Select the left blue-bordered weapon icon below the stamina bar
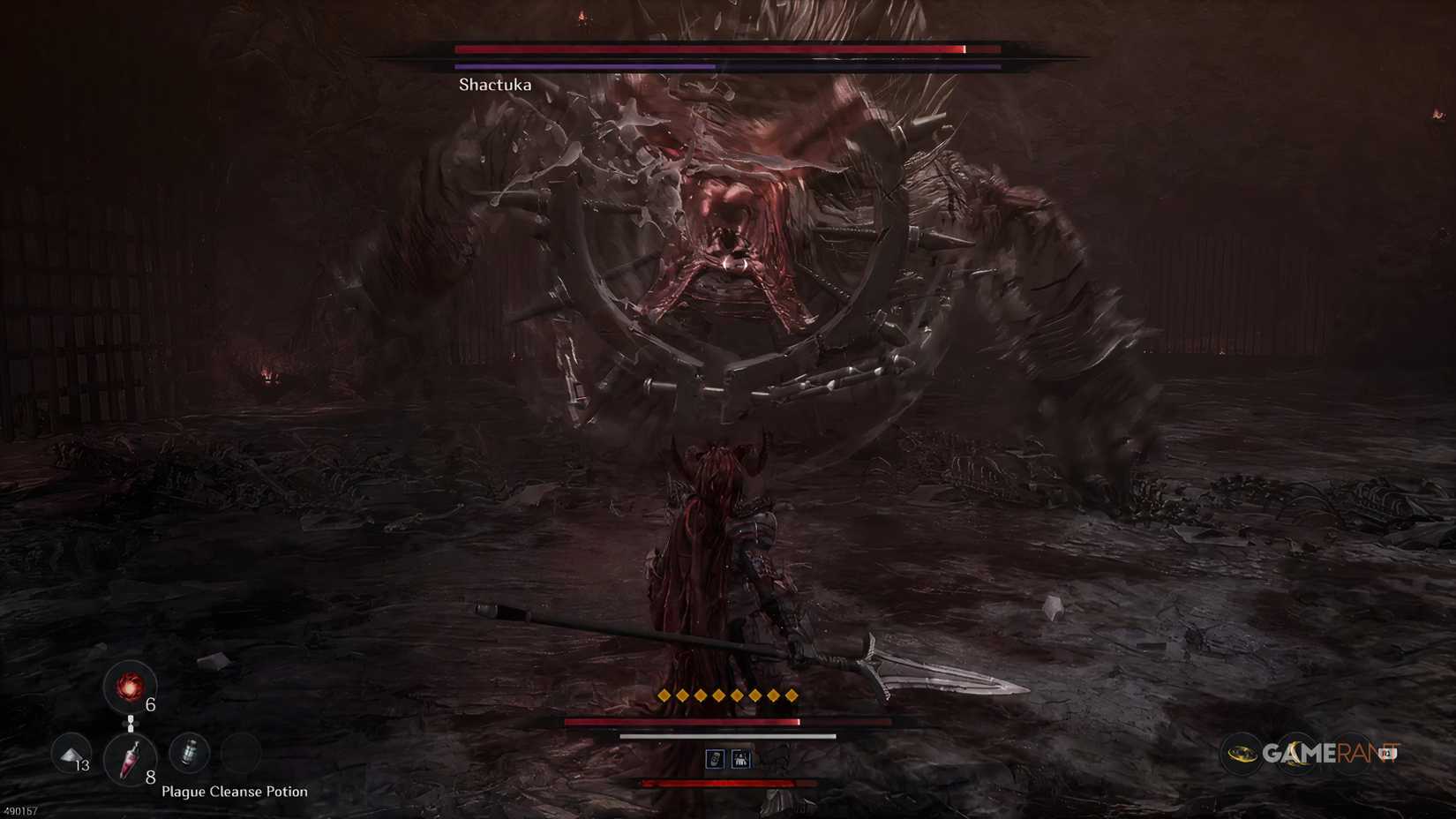This screenshot has height=819, width=1456. coord(716,759)
